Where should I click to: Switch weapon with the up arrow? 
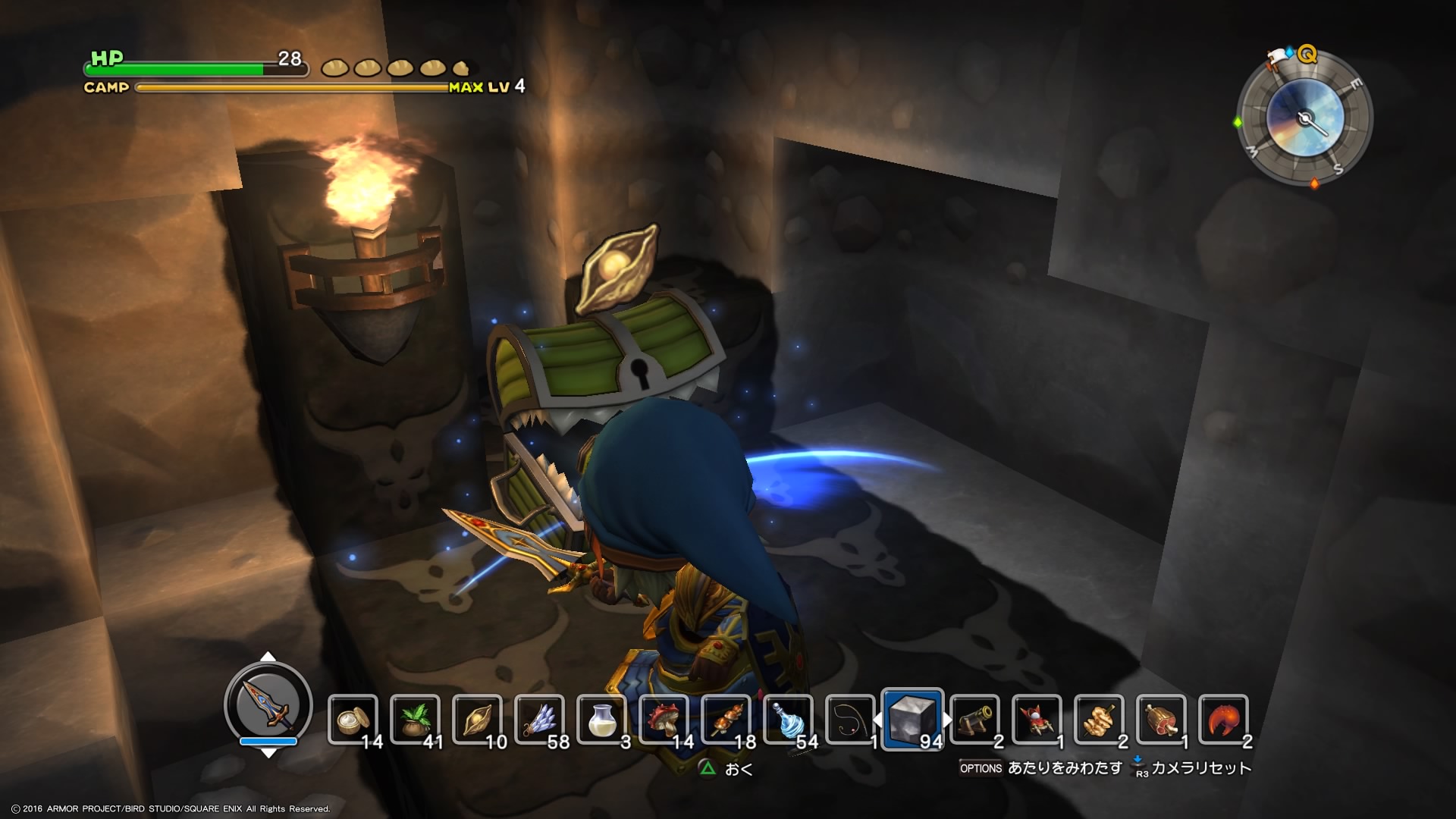(x=268, y=657)
